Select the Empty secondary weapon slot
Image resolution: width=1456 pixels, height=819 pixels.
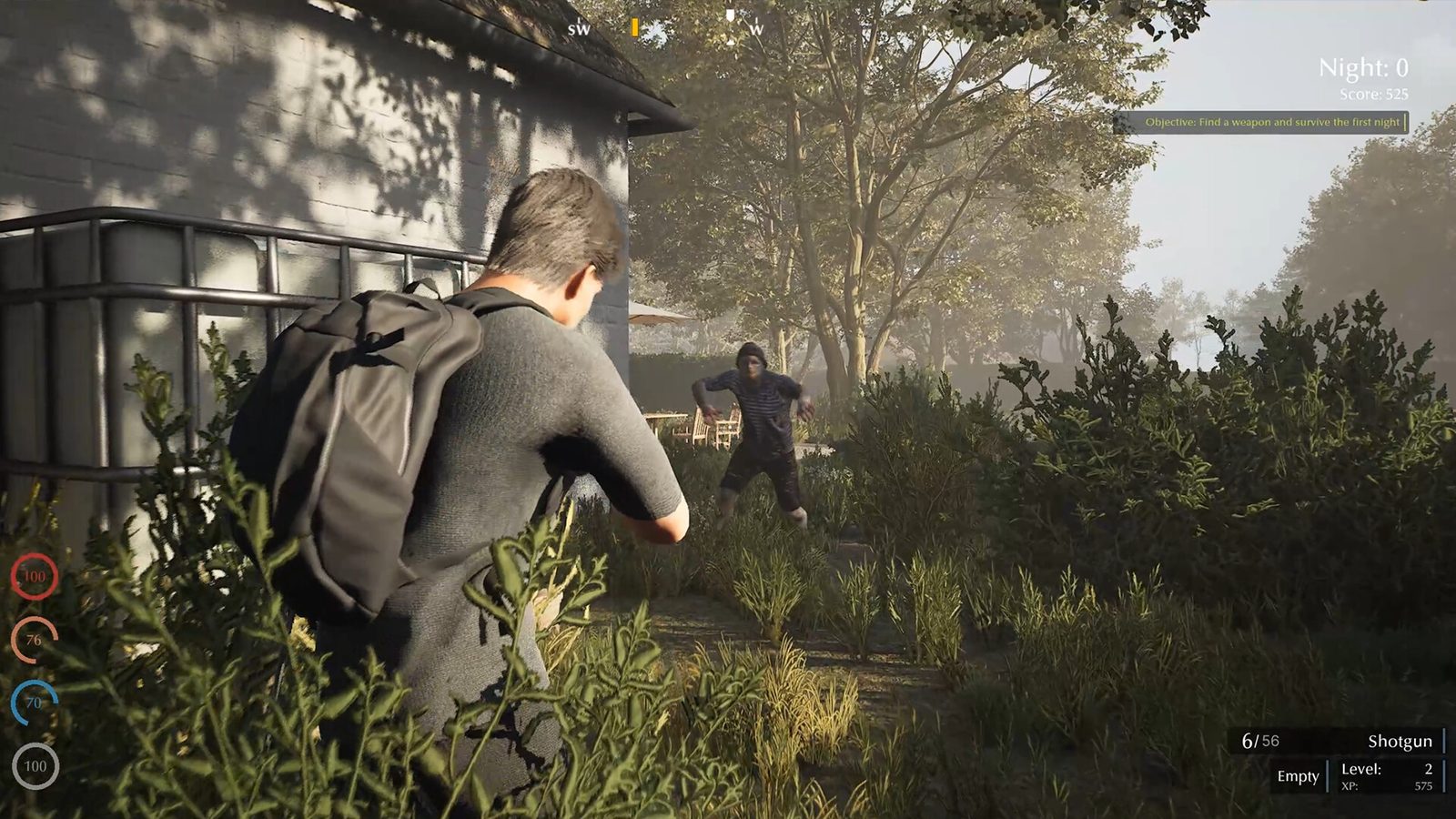coord(1298,776)
